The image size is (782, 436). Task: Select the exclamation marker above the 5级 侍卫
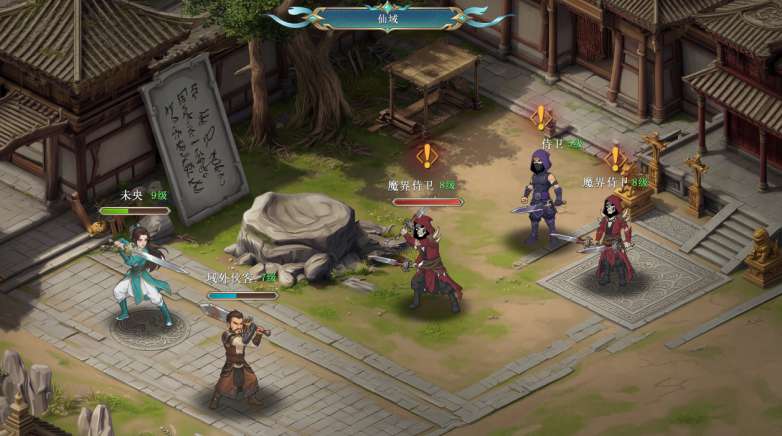pyautogui.click(x=541, y=117)
